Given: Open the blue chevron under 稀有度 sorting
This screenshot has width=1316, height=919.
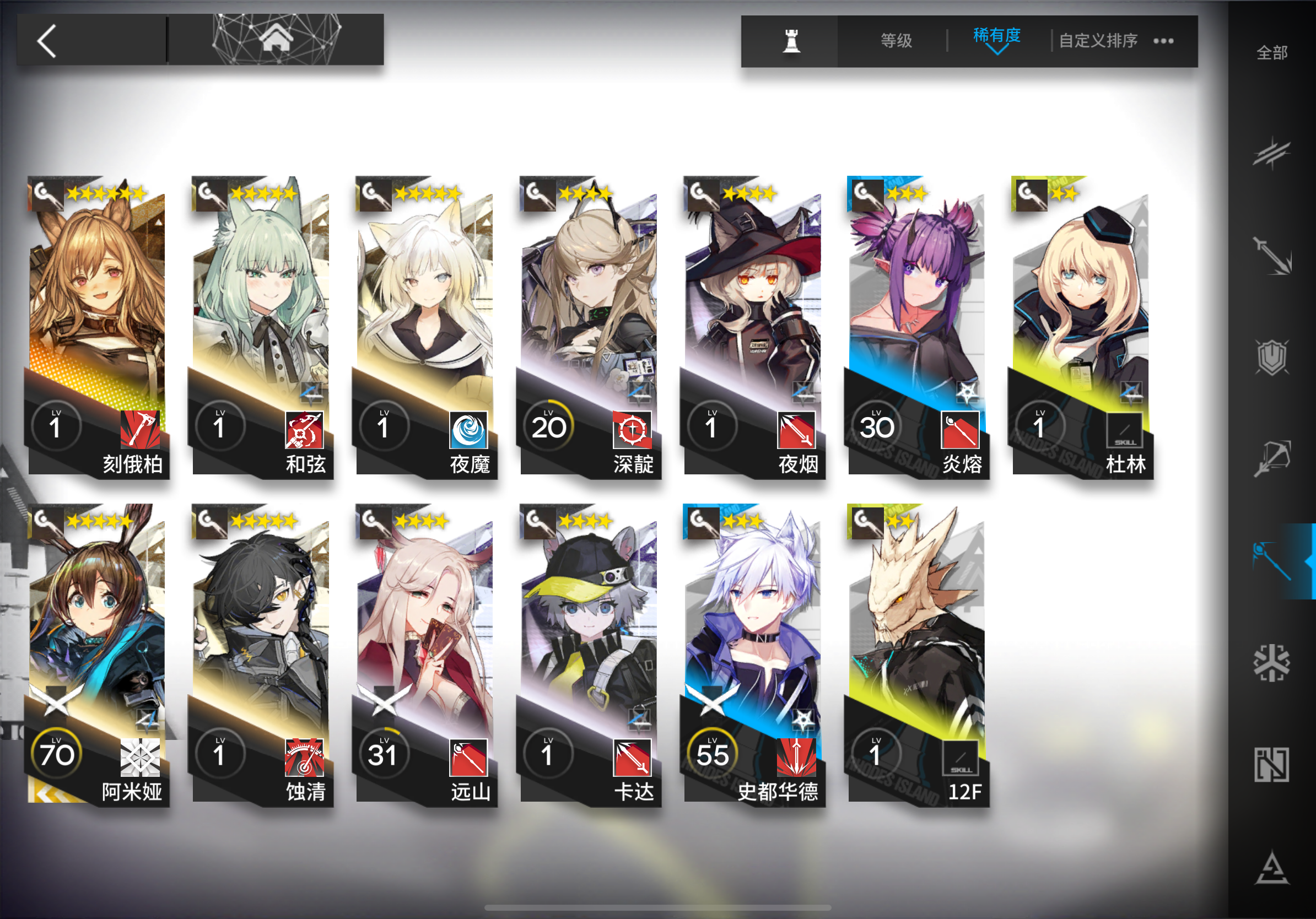Looking at the screenshot, I should click(997, 53).
